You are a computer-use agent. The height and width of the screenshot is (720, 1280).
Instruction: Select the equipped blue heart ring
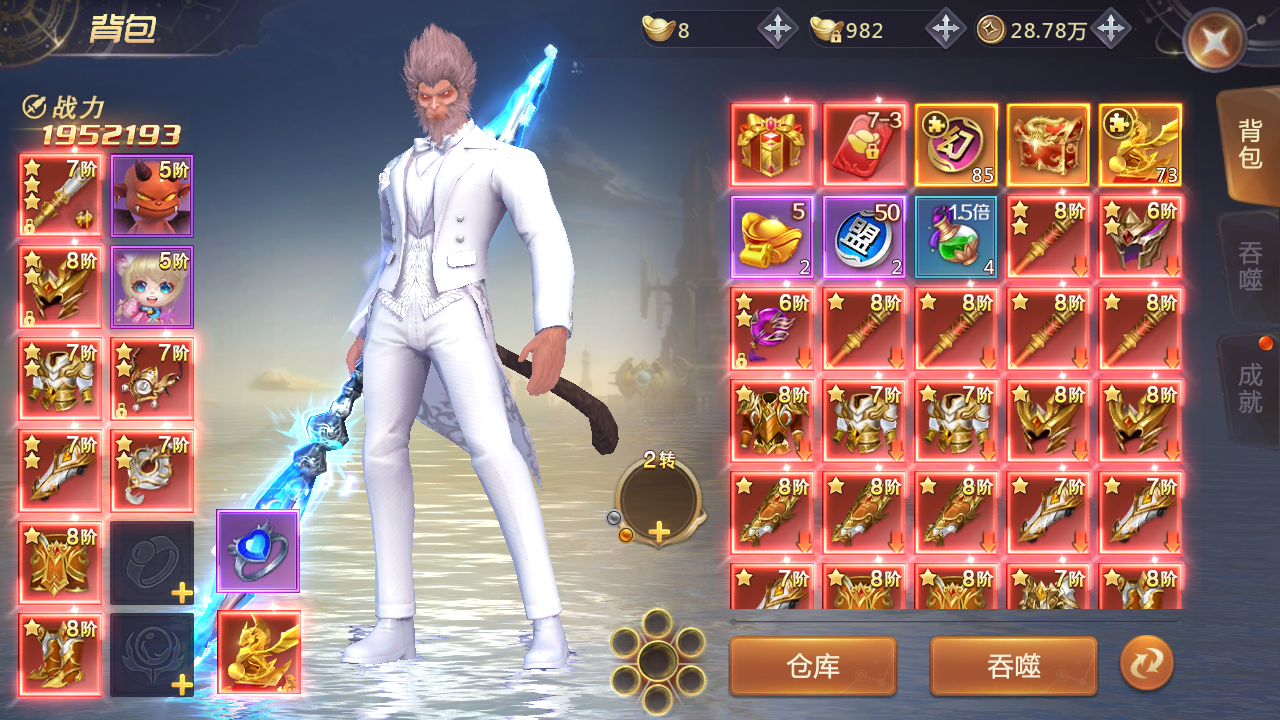pos(258,551)
